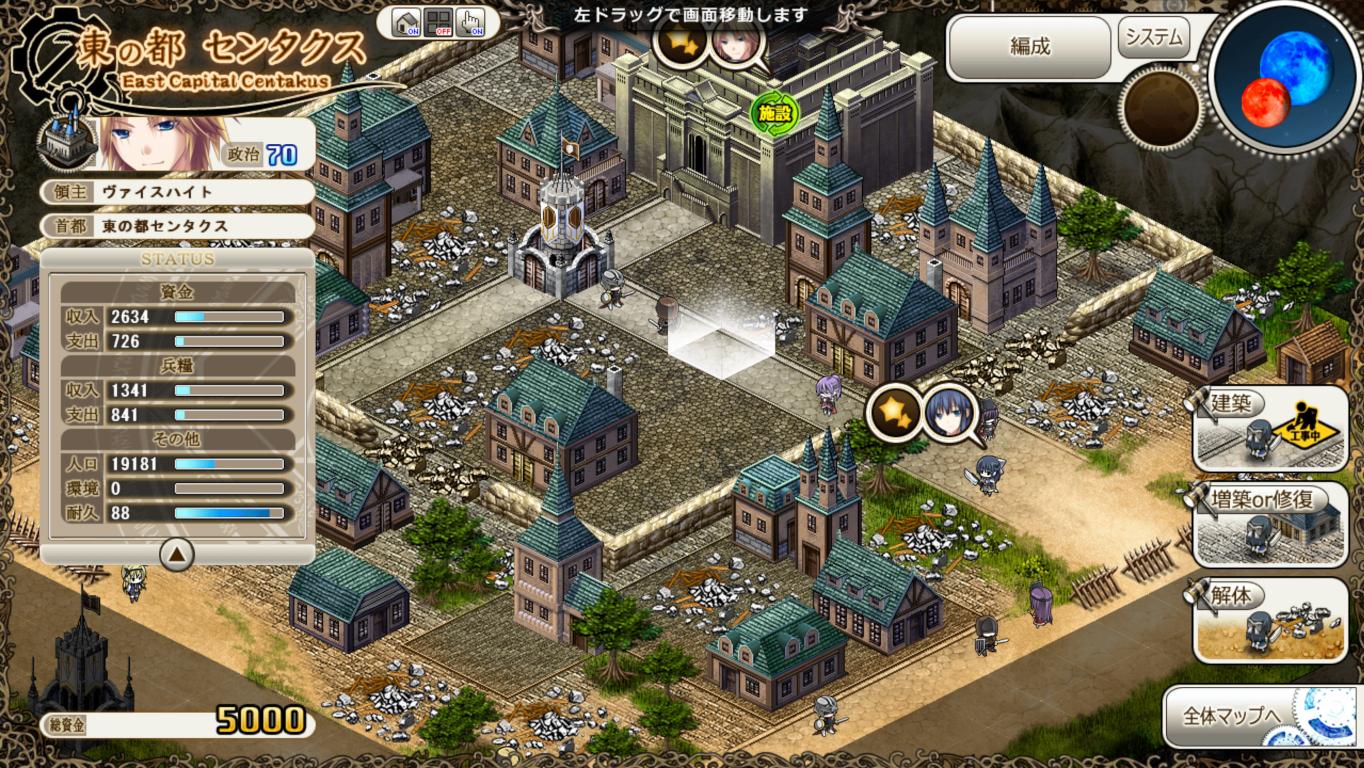This screenshot has width=1364, height=768.
Task: Click the red and blue moons dial
Action: [x=1285, y=78]
